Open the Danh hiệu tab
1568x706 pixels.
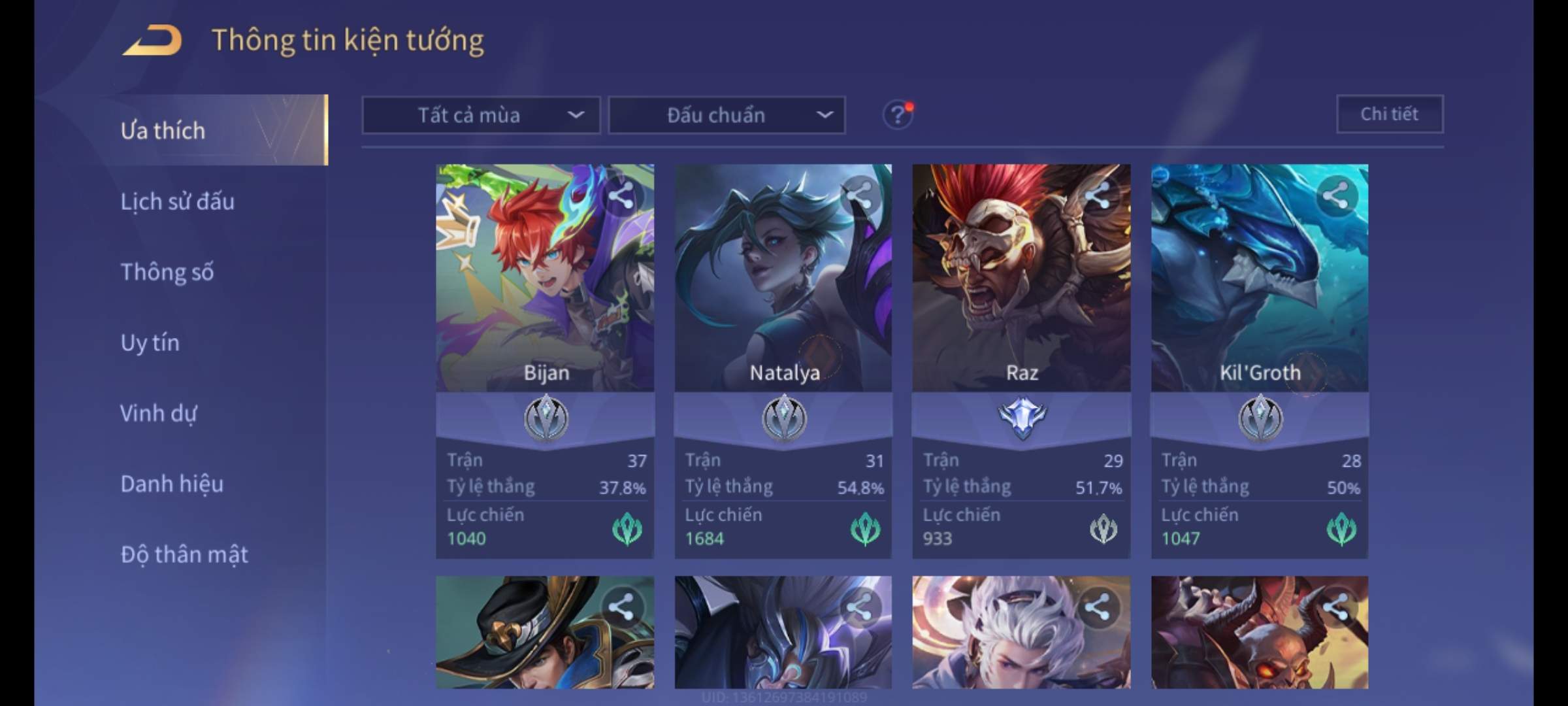172,484
